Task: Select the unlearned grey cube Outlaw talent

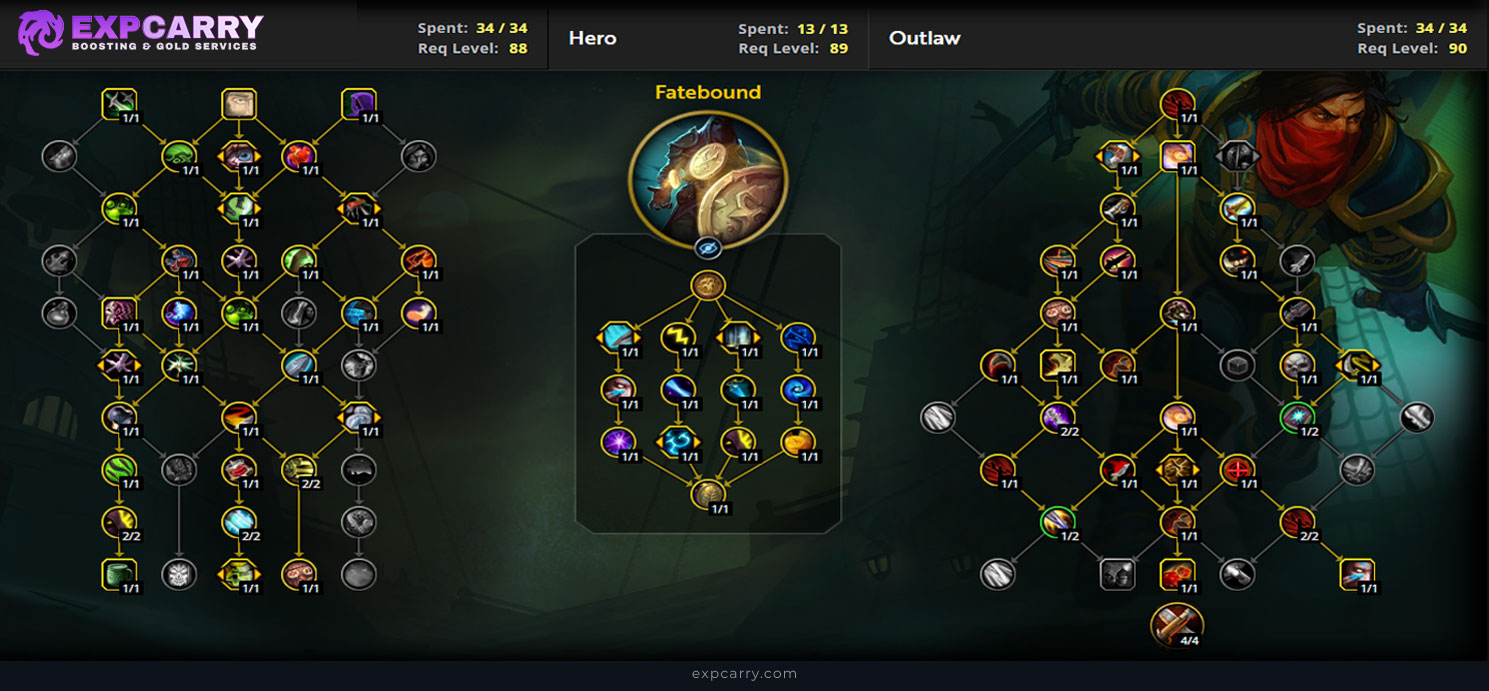Action: tap(1237, 365)
